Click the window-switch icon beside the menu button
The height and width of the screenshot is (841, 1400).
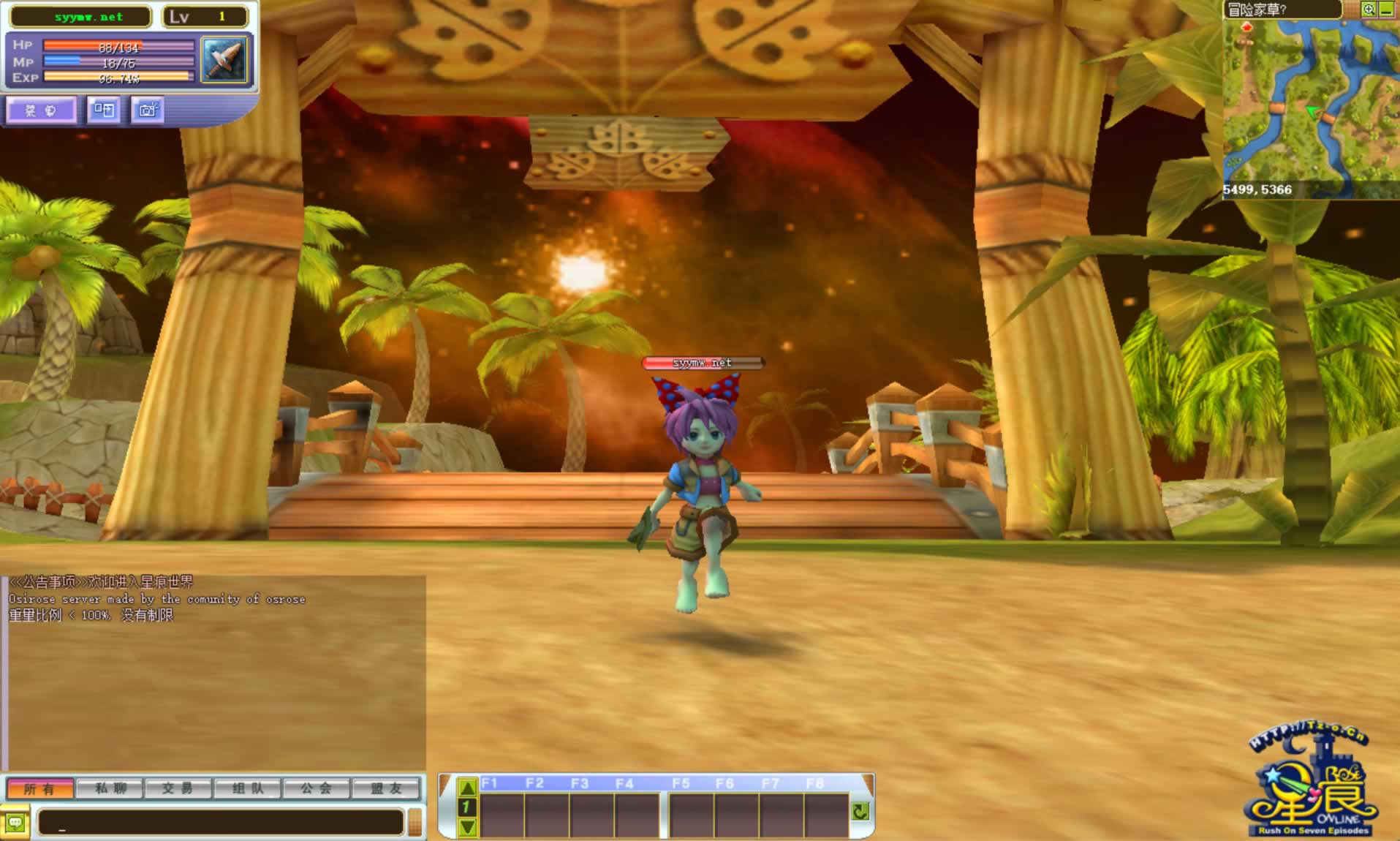[104, 110]
